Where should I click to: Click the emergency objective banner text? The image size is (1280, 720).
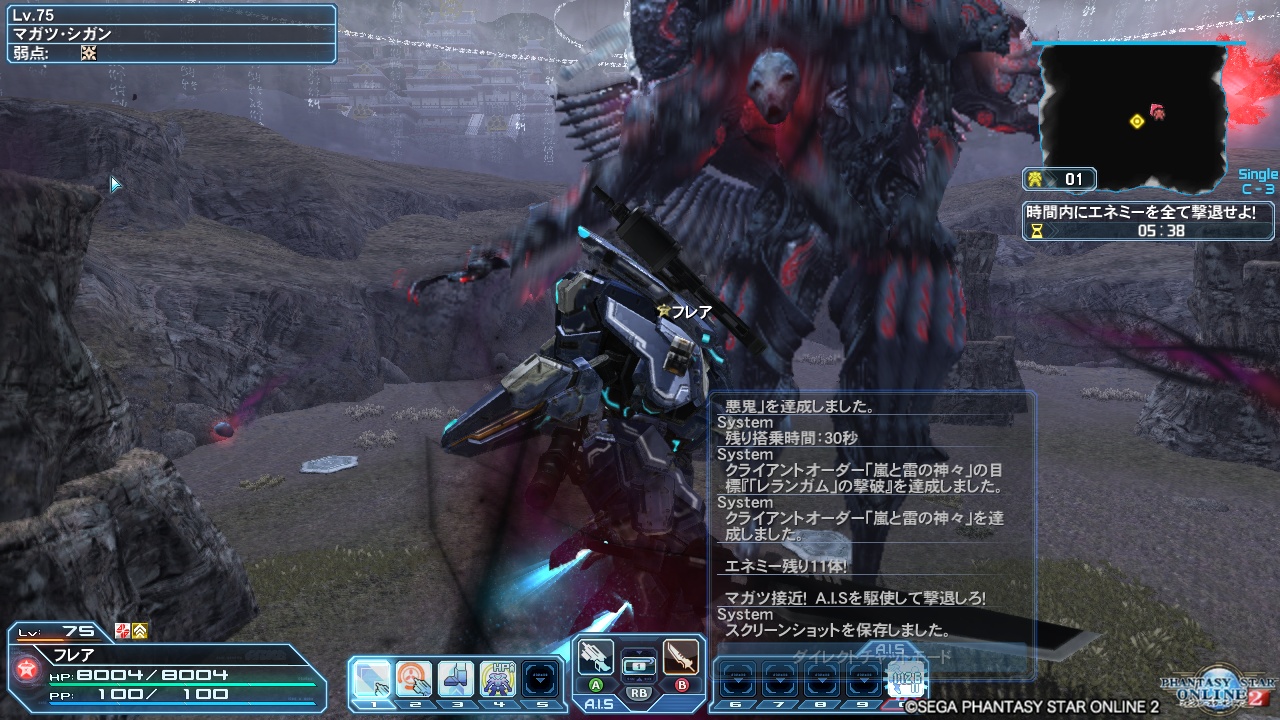pyautogui.click(x=1140, y=213)
